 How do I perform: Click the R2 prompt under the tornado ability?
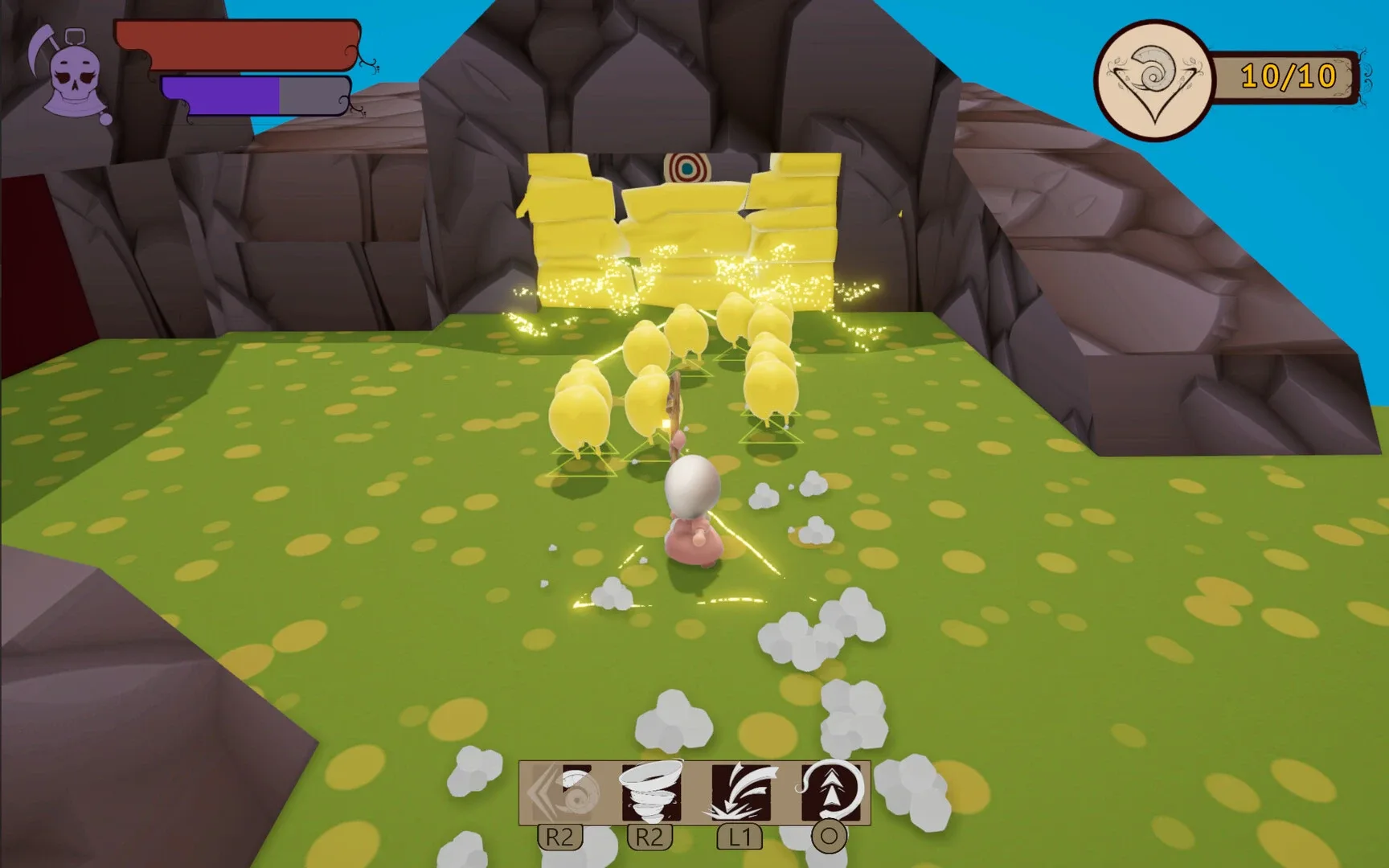[651, 837]
